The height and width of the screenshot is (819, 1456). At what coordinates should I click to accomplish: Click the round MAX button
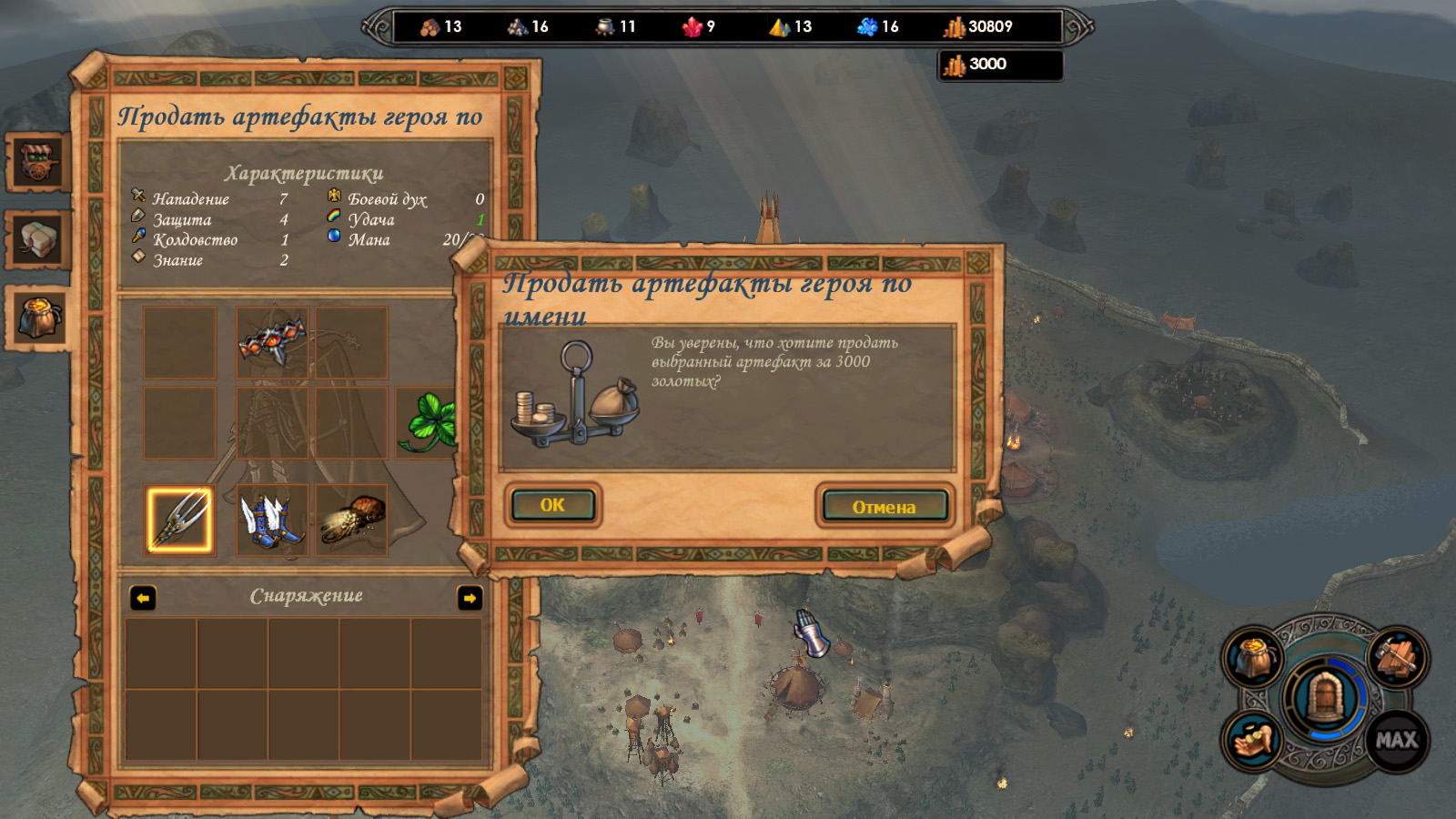pos(1397,740)
